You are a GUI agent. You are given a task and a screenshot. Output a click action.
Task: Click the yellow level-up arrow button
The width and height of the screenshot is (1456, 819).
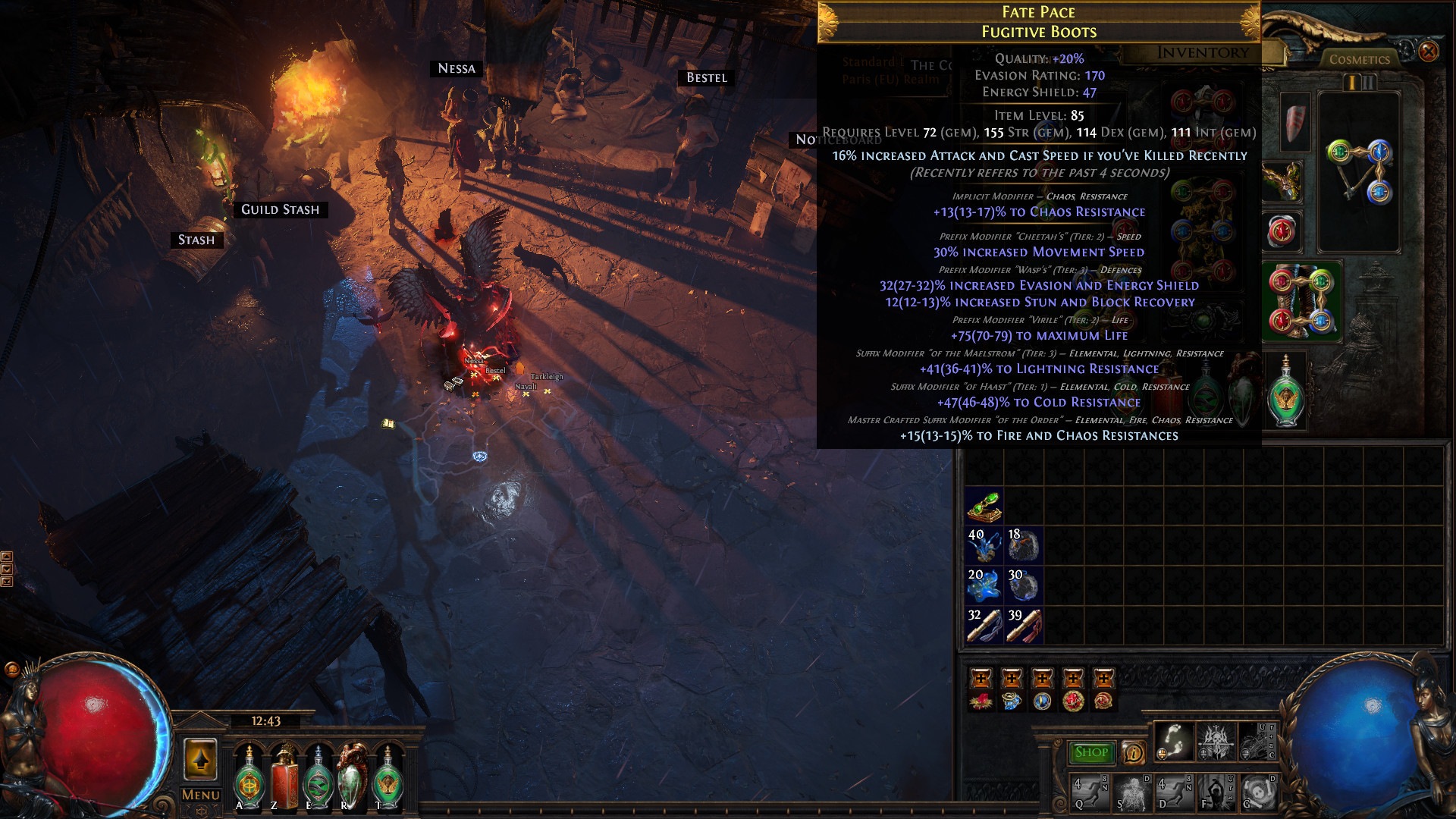pyautogui.click(x=200, y=758)
